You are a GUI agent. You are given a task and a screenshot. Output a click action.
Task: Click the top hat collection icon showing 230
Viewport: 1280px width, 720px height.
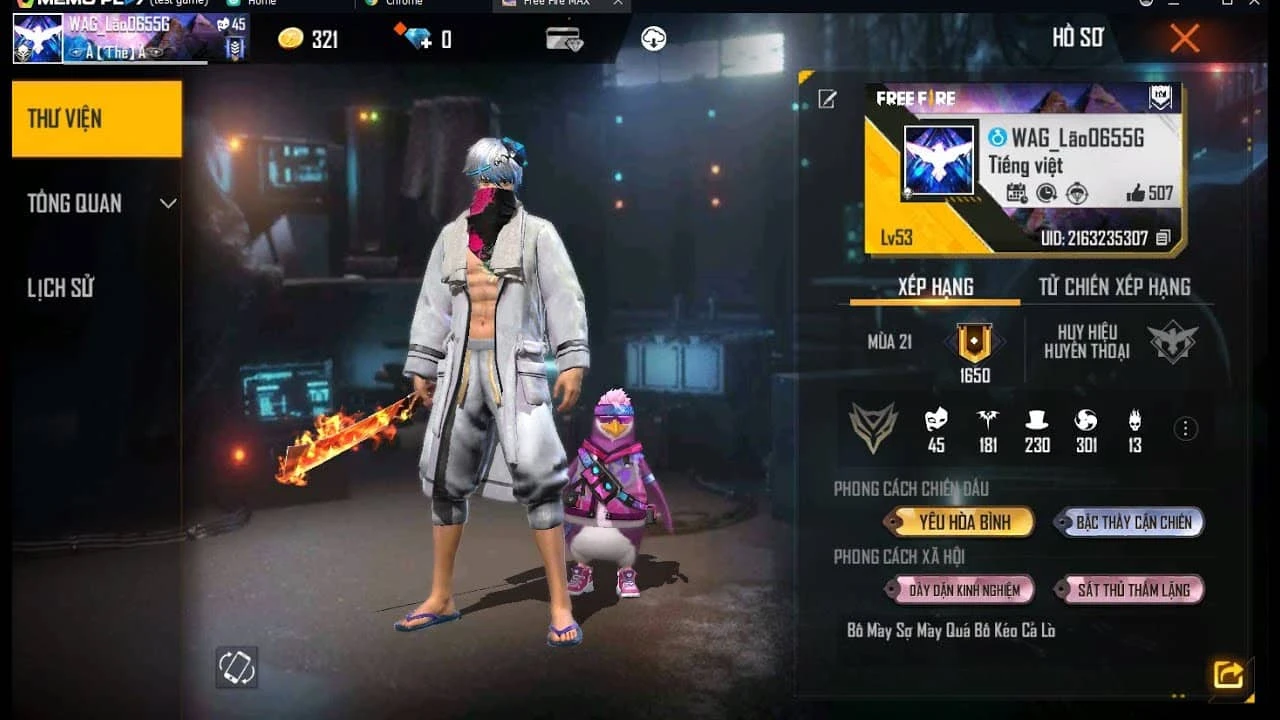[1037, 423]
